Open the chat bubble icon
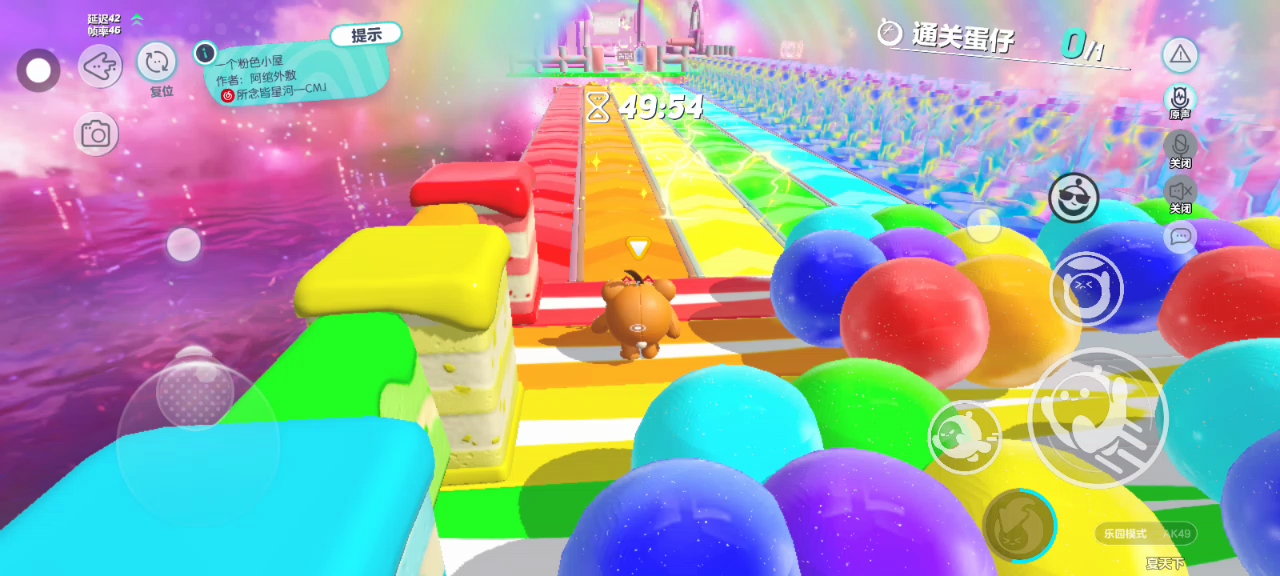1280x576 pixels. coord(1180,237)
